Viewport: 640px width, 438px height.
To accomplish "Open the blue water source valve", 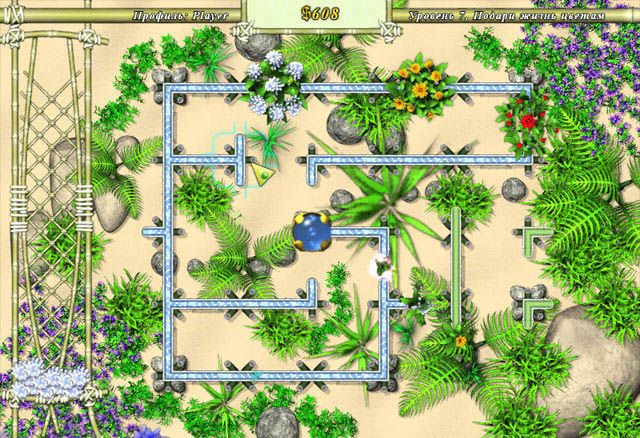I will point(312,231).
